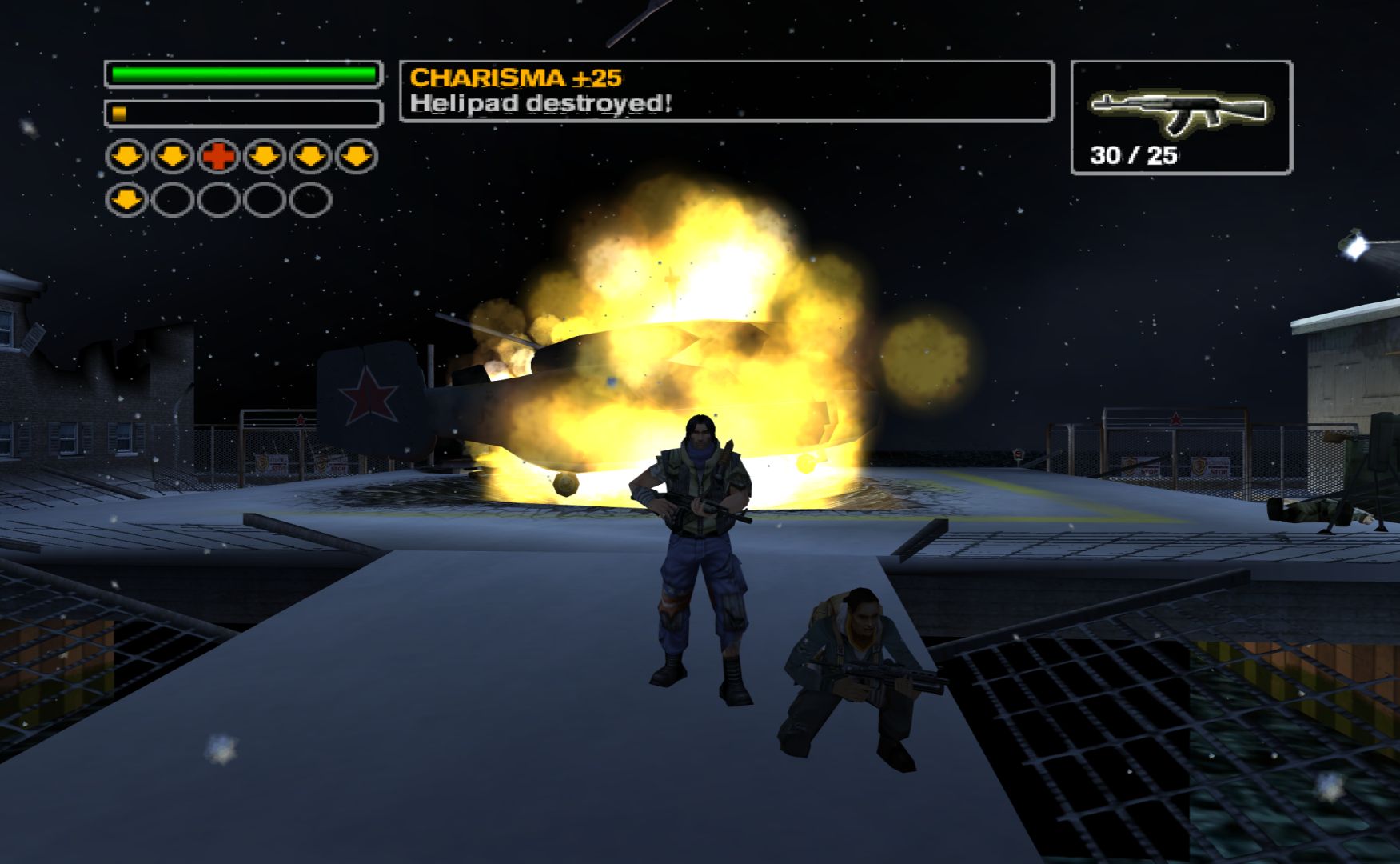
Task: Select the red cross squad member icon
Action: coord(218,157)
